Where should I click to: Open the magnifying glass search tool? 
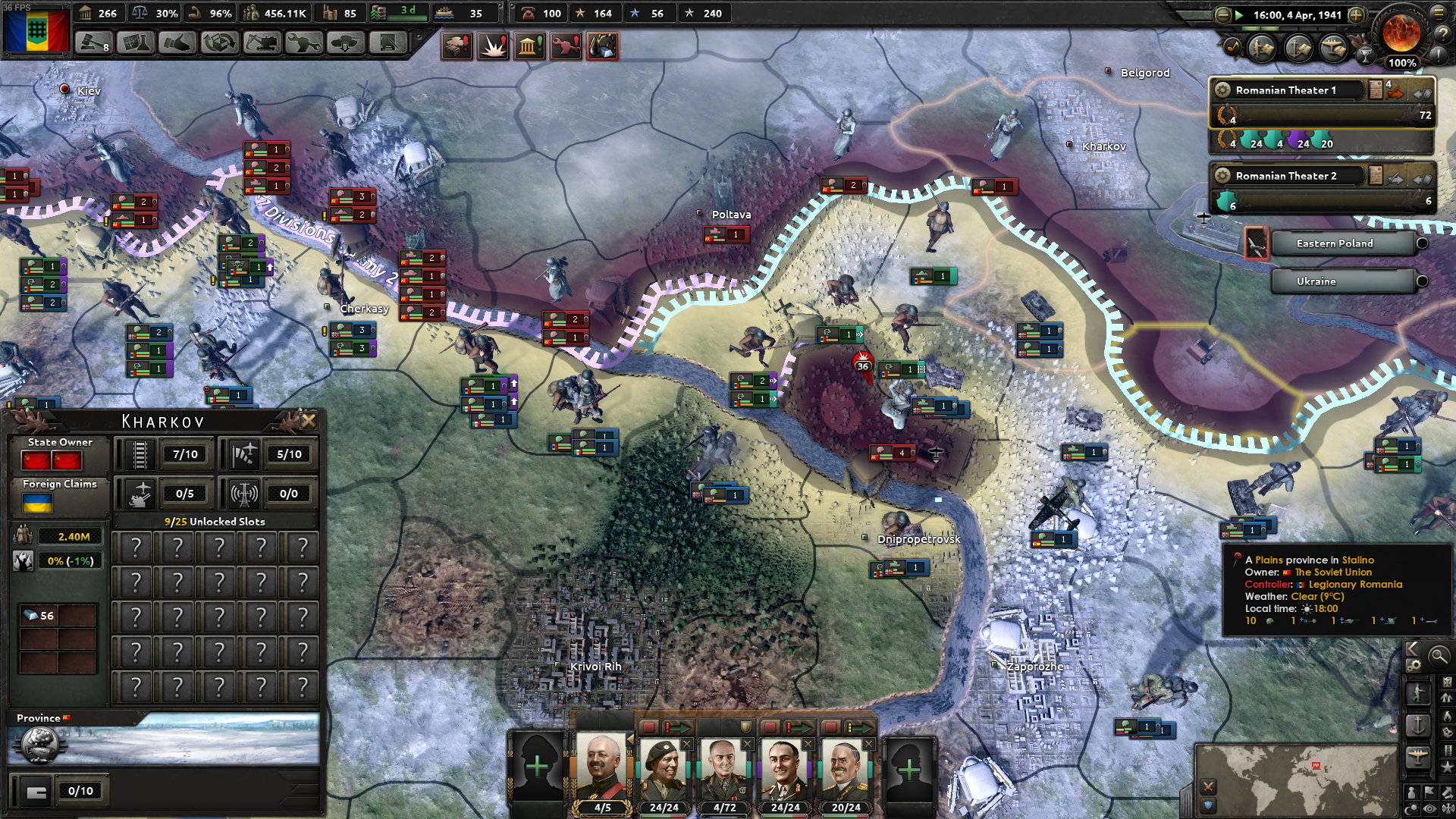pyautogui.click(x=1438, y=656)
